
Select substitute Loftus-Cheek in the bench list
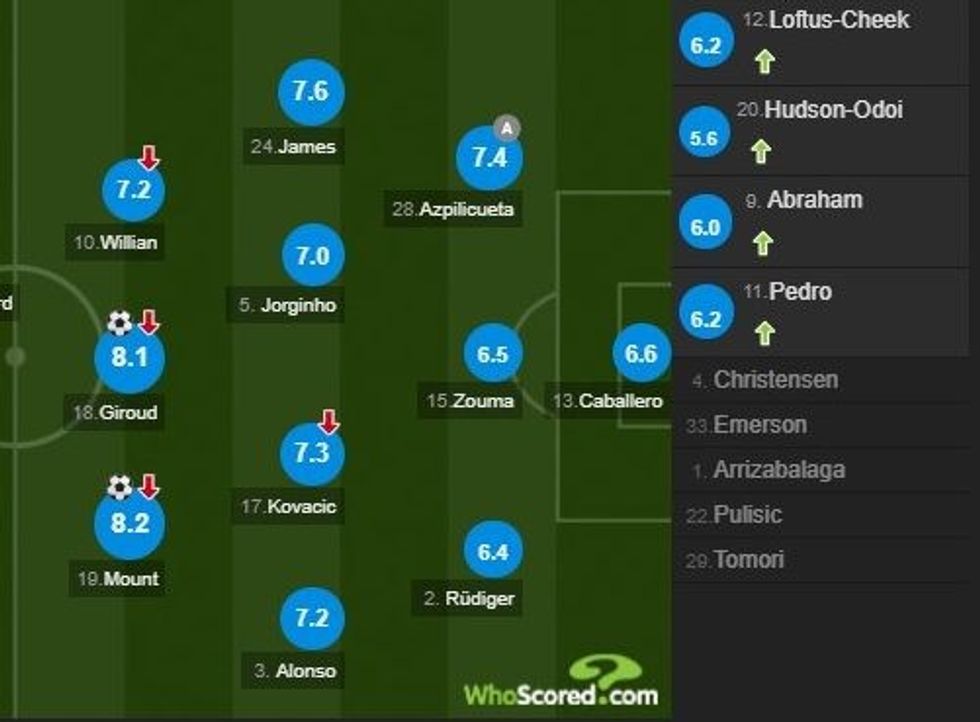825,21
